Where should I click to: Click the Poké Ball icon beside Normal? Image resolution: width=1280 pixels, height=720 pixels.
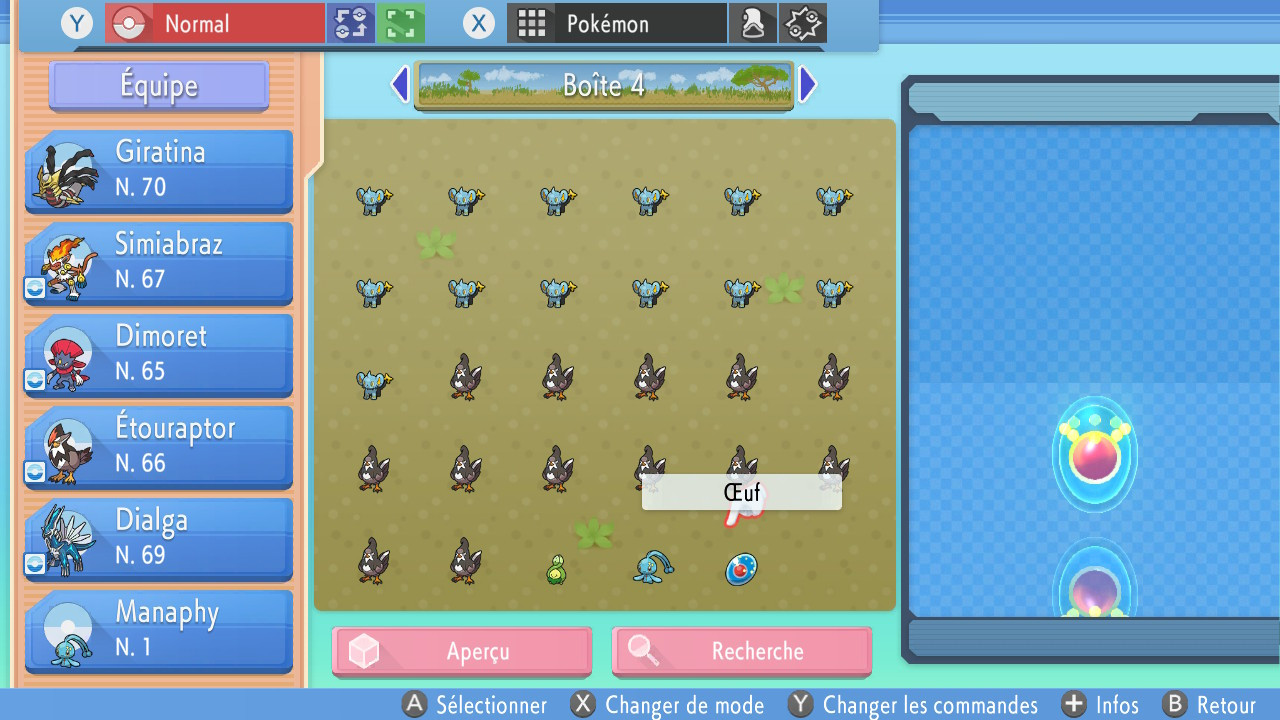click(130, 22)
